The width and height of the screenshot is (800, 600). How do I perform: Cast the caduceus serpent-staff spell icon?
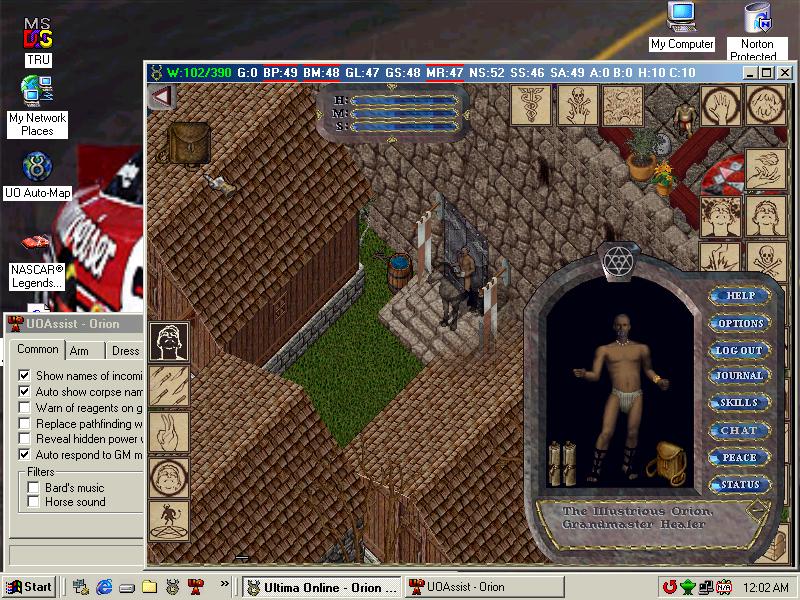tap(532, 106)
